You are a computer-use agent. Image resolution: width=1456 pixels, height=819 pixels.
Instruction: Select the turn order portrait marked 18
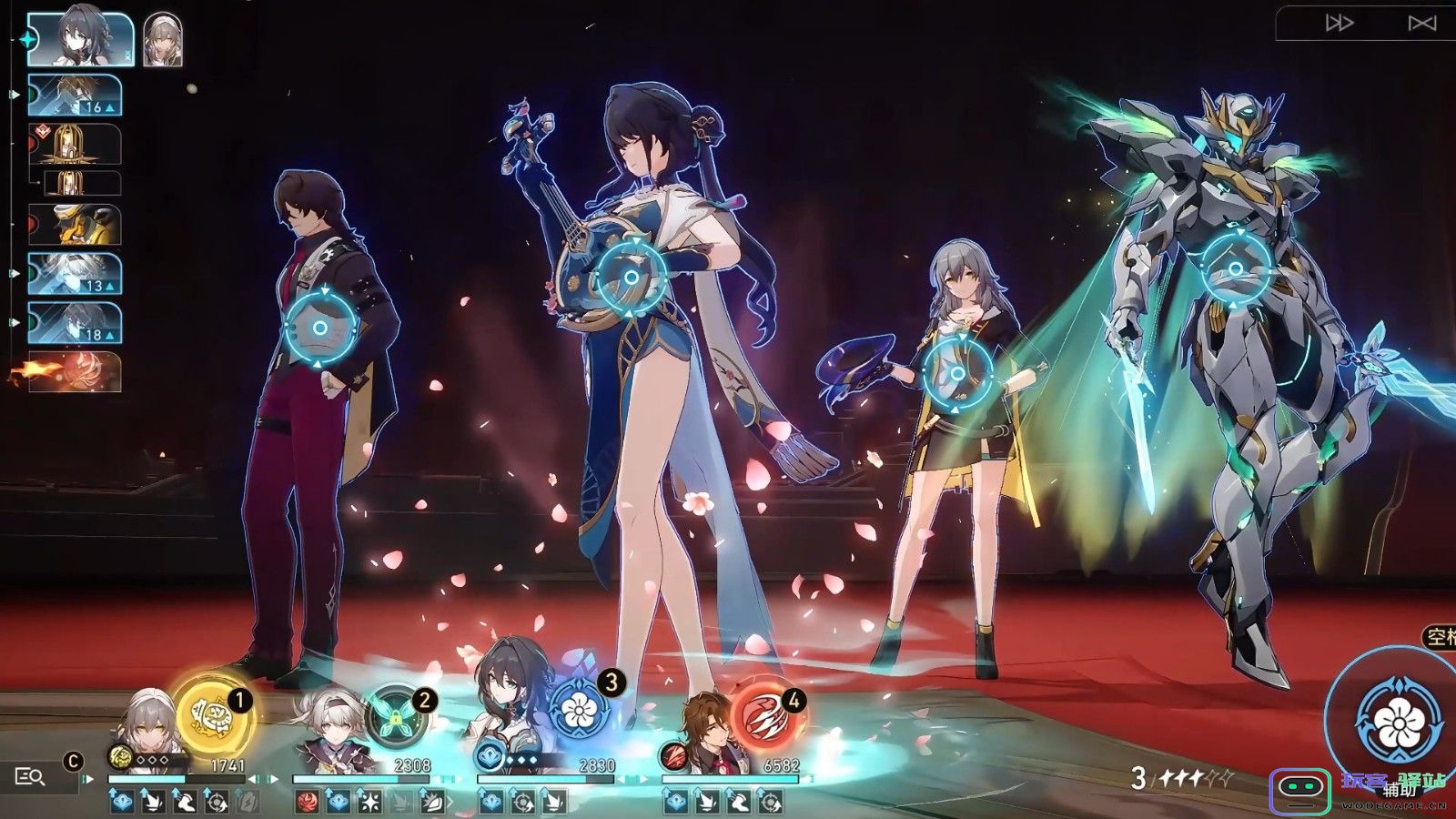(x=75, y=323)
